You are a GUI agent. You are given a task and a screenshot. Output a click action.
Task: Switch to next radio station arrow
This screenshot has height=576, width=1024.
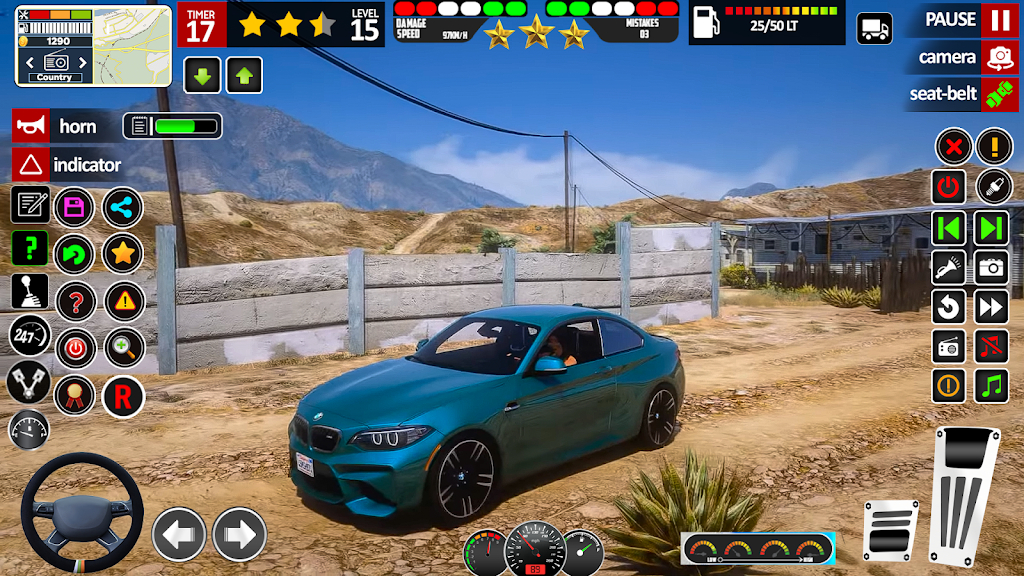click(992, 227)
